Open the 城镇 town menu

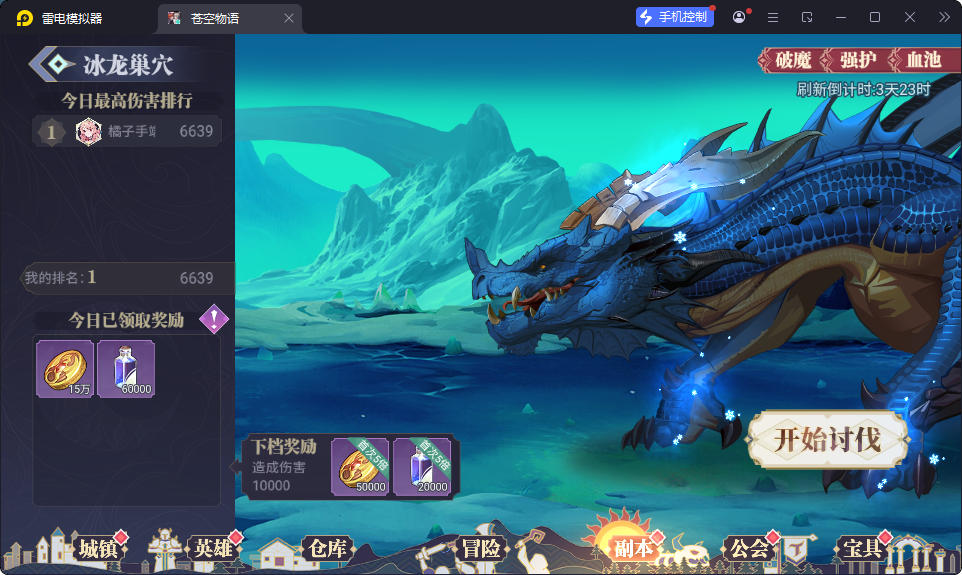pos(96,548)
